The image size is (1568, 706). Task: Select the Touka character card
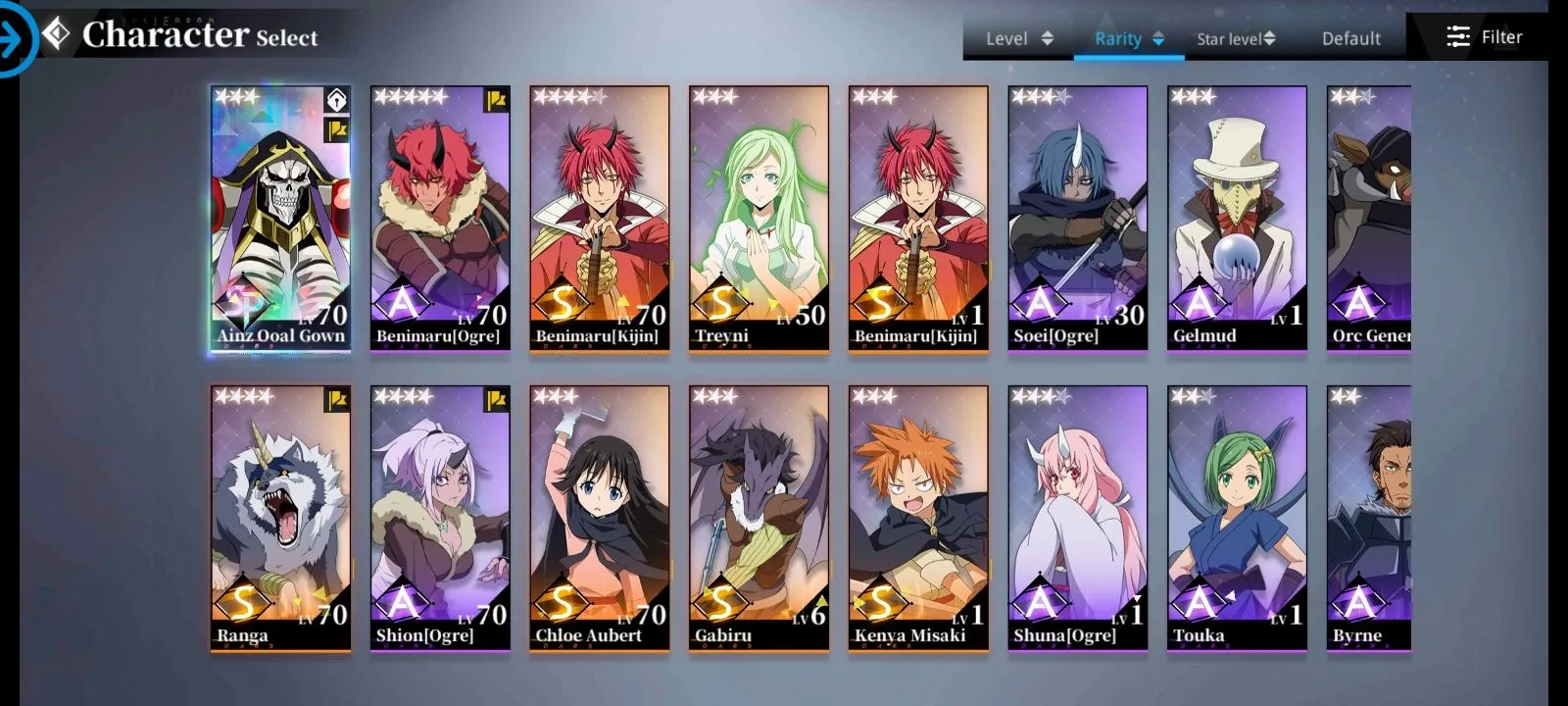(1237, 518)
